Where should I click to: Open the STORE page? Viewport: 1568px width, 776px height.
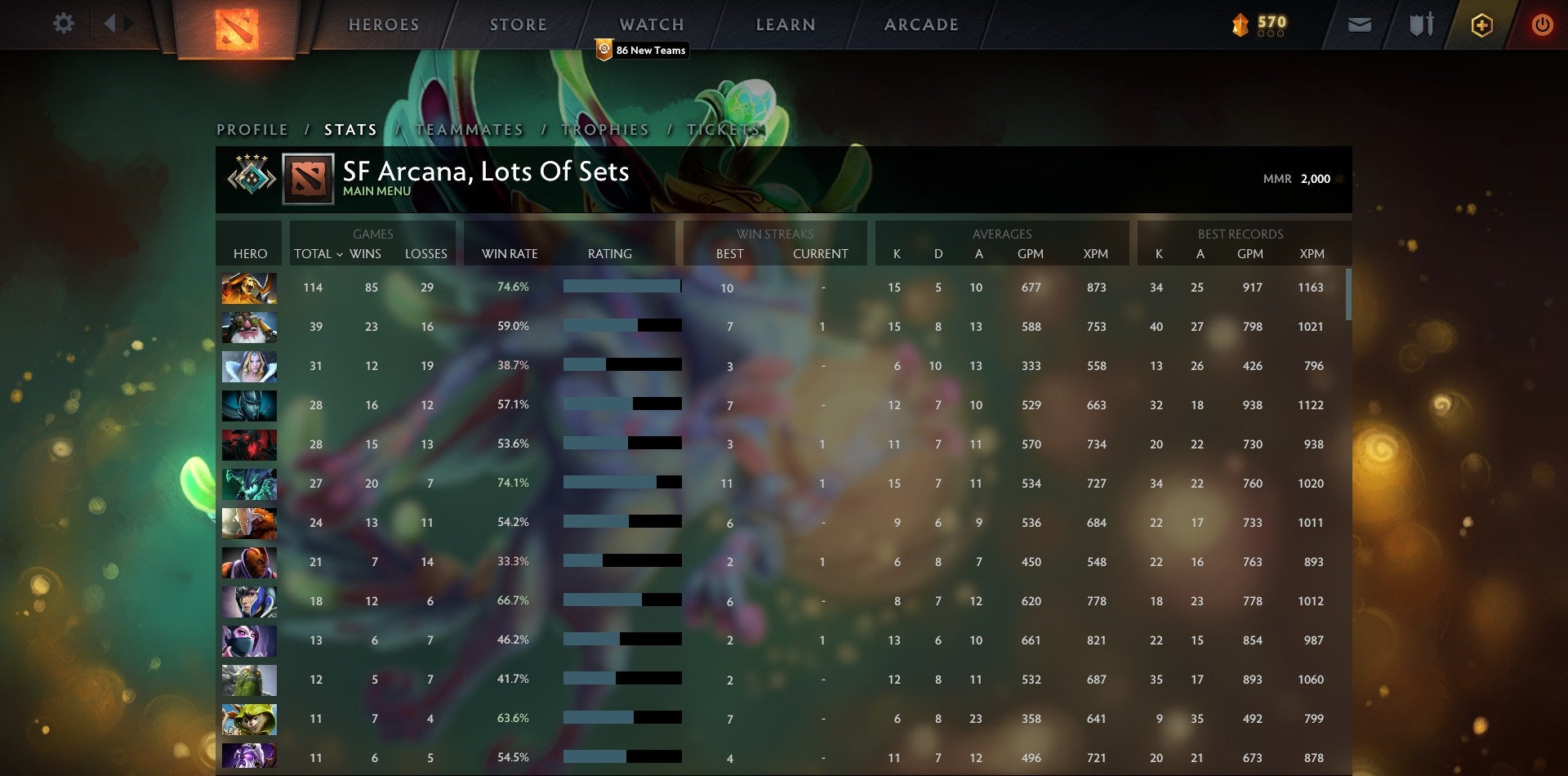point(518,24)
